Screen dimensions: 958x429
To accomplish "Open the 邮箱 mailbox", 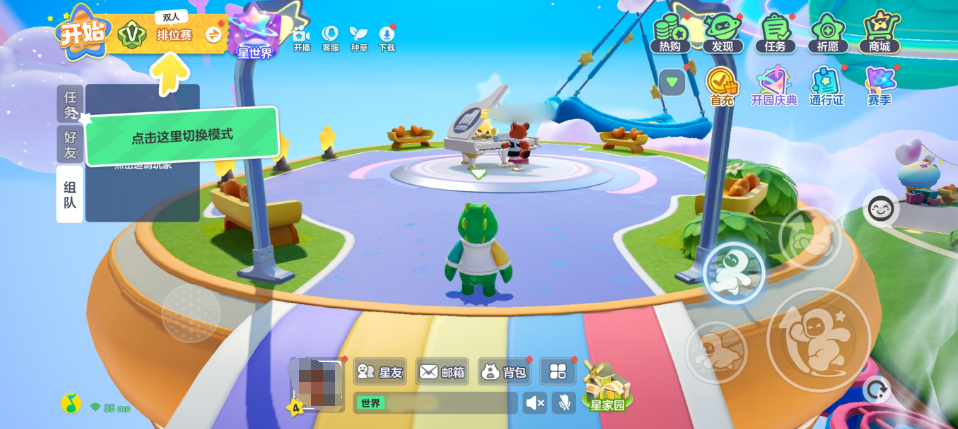I will coord(442,372).
